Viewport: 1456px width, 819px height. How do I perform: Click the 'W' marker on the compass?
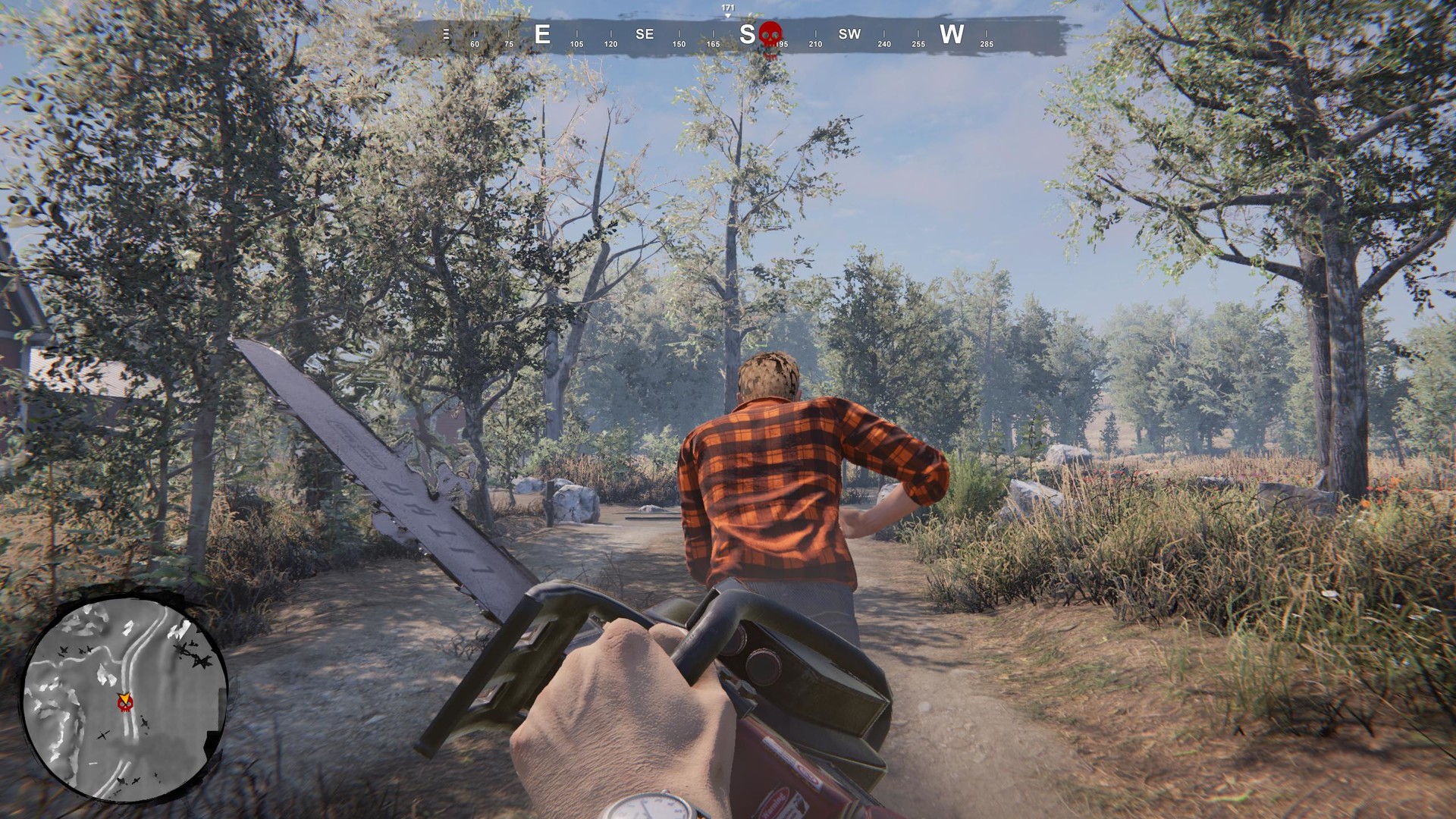pos(952,34)
